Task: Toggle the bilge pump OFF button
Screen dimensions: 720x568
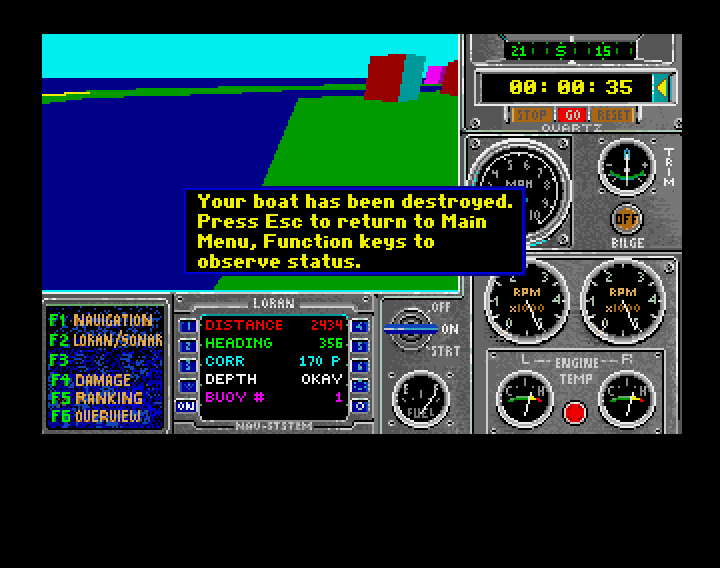Action: tap(627, 217)
